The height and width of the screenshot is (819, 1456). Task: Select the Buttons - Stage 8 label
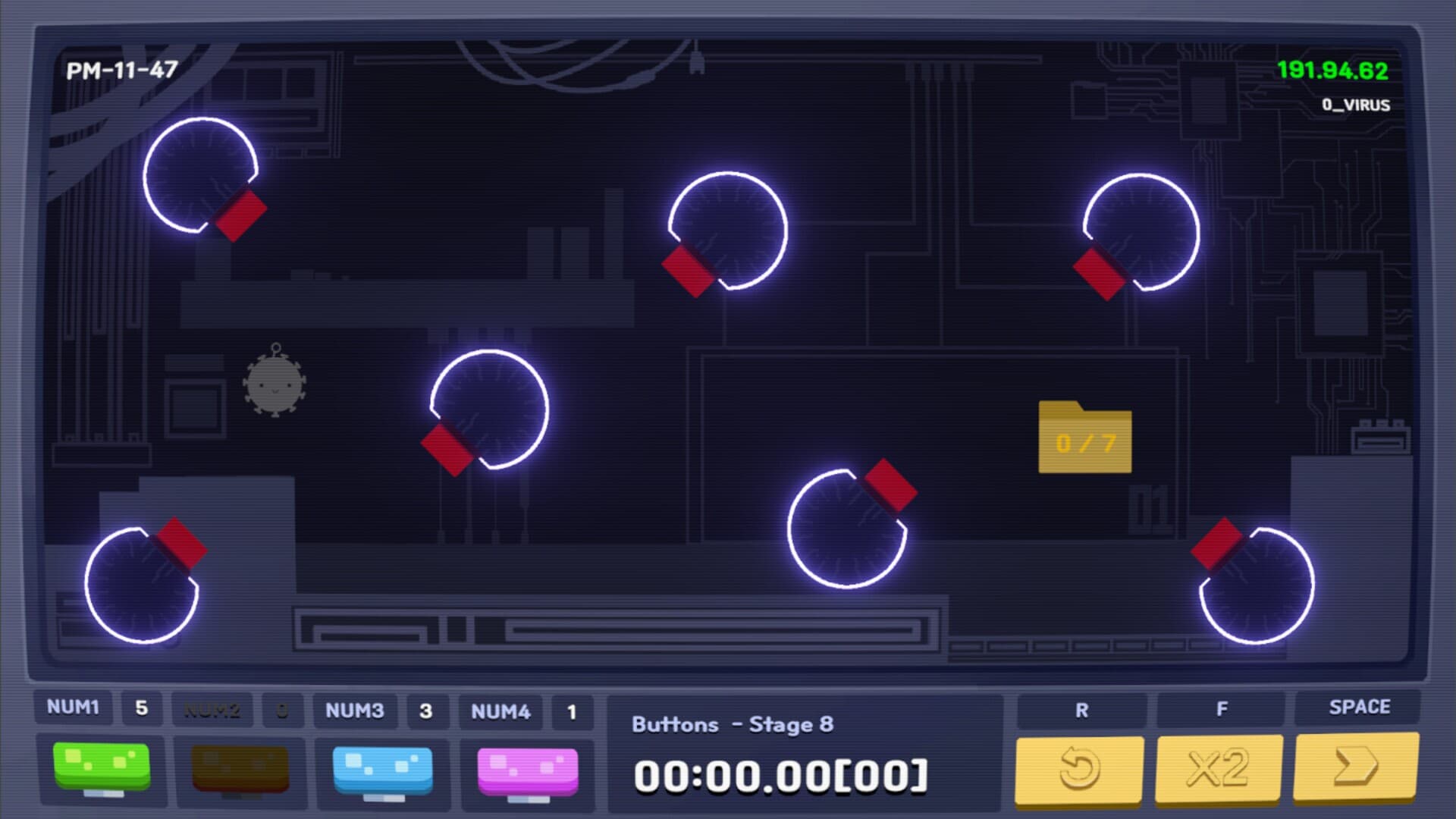pos(733,724)
